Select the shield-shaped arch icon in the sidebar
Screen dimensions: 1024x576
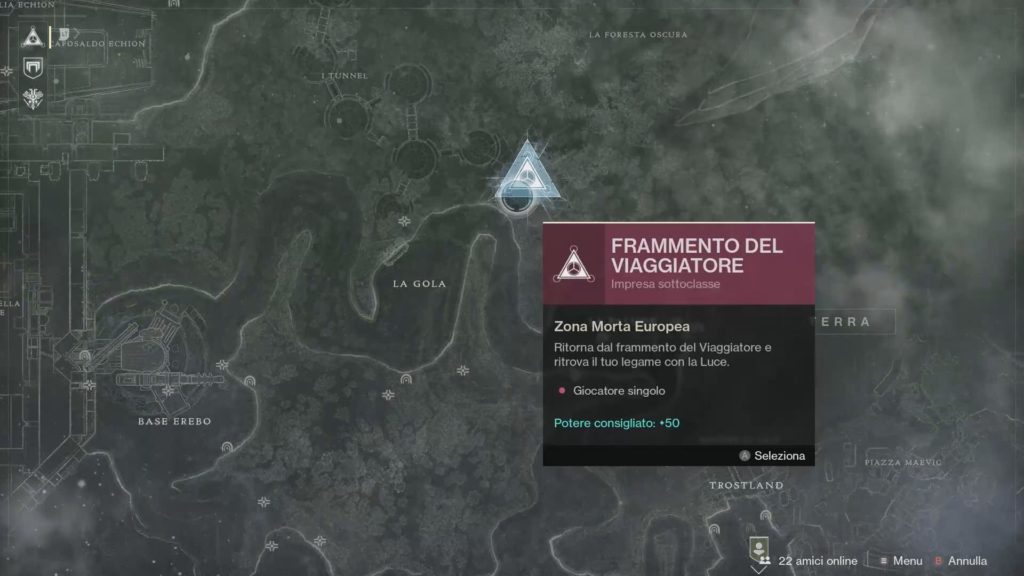coord(32,68)
